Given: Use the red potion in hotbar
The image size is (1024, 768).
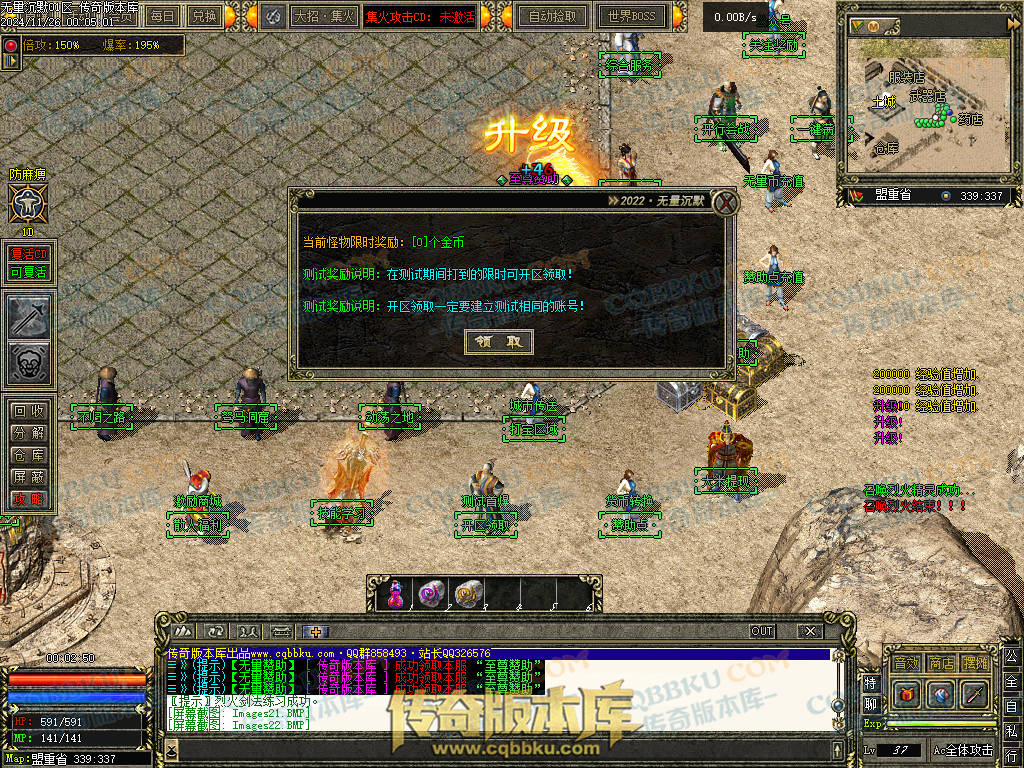Looking at the screenshot, I should coord(394,594).
